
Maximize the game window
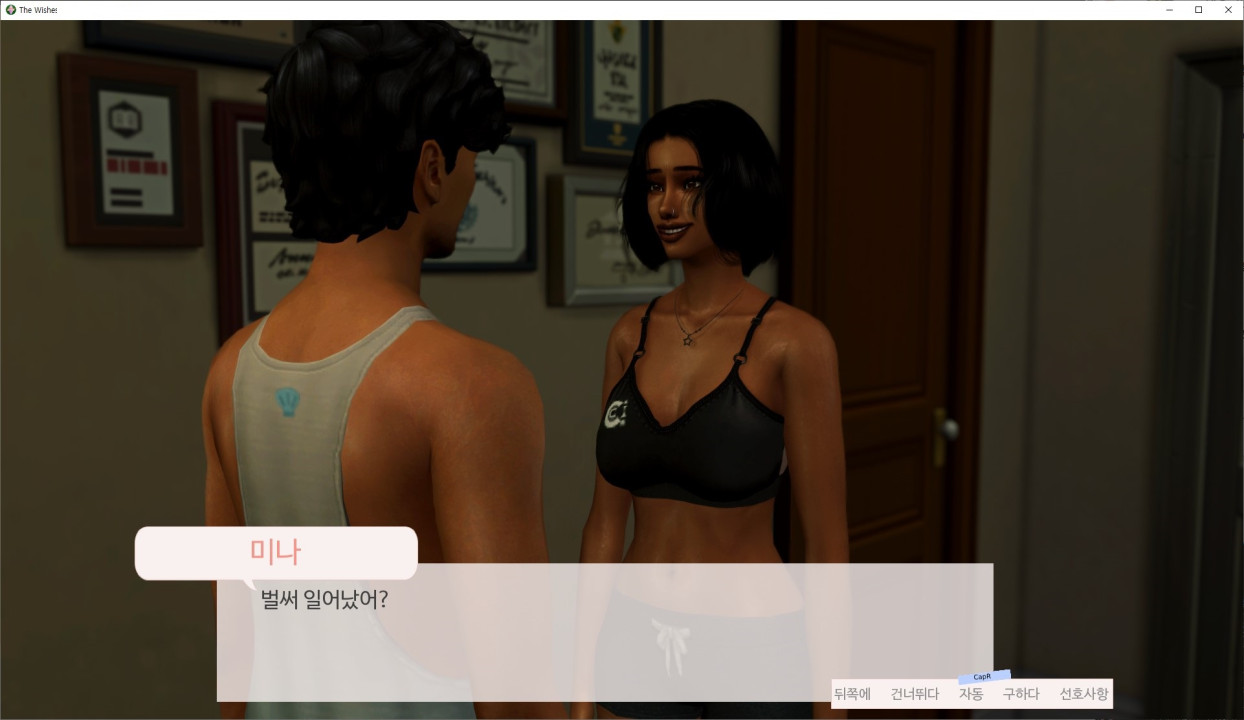click(x=1198, y=10)
